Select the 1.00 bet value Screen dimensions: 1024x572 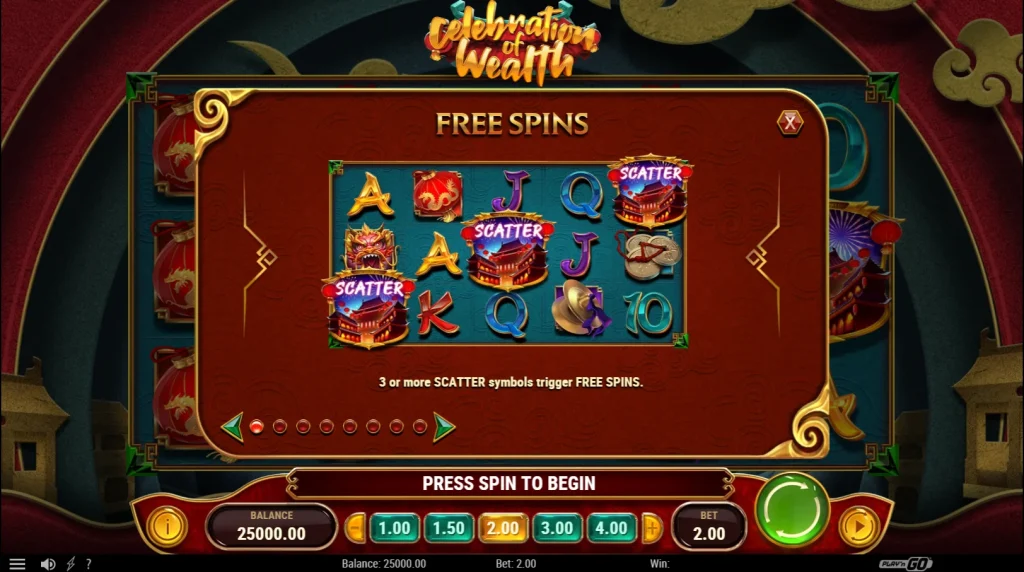[394, 527]
